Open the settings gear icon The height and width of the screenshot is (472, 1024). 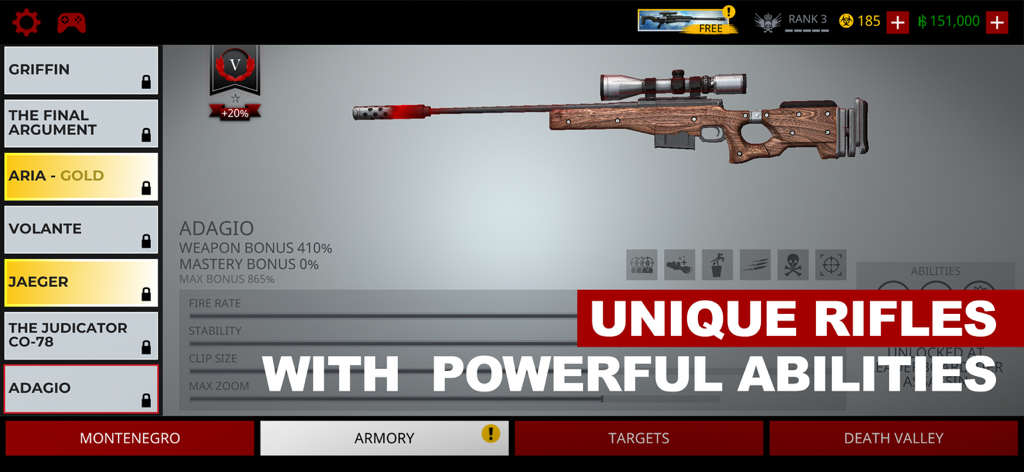26,22
